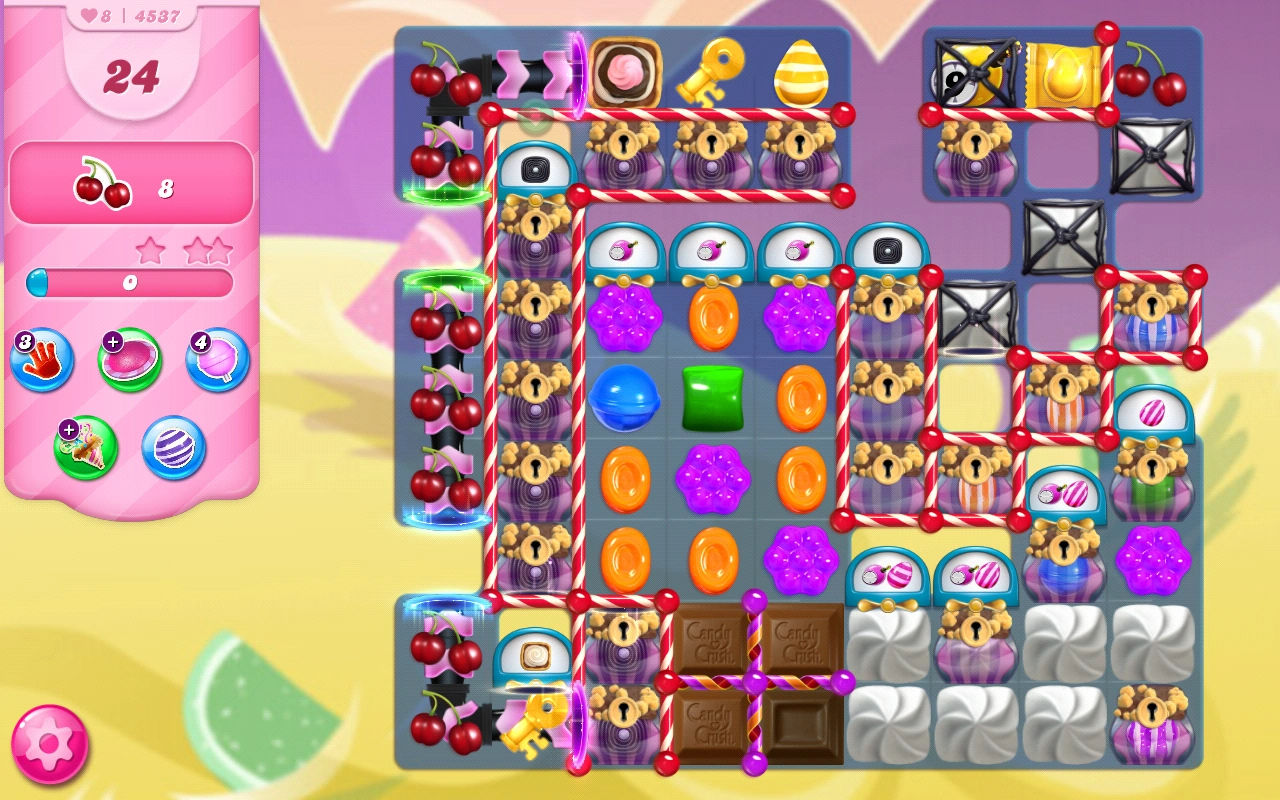1280x800 pixels.
Task: Click the star rating display
Action: point(185,249)
